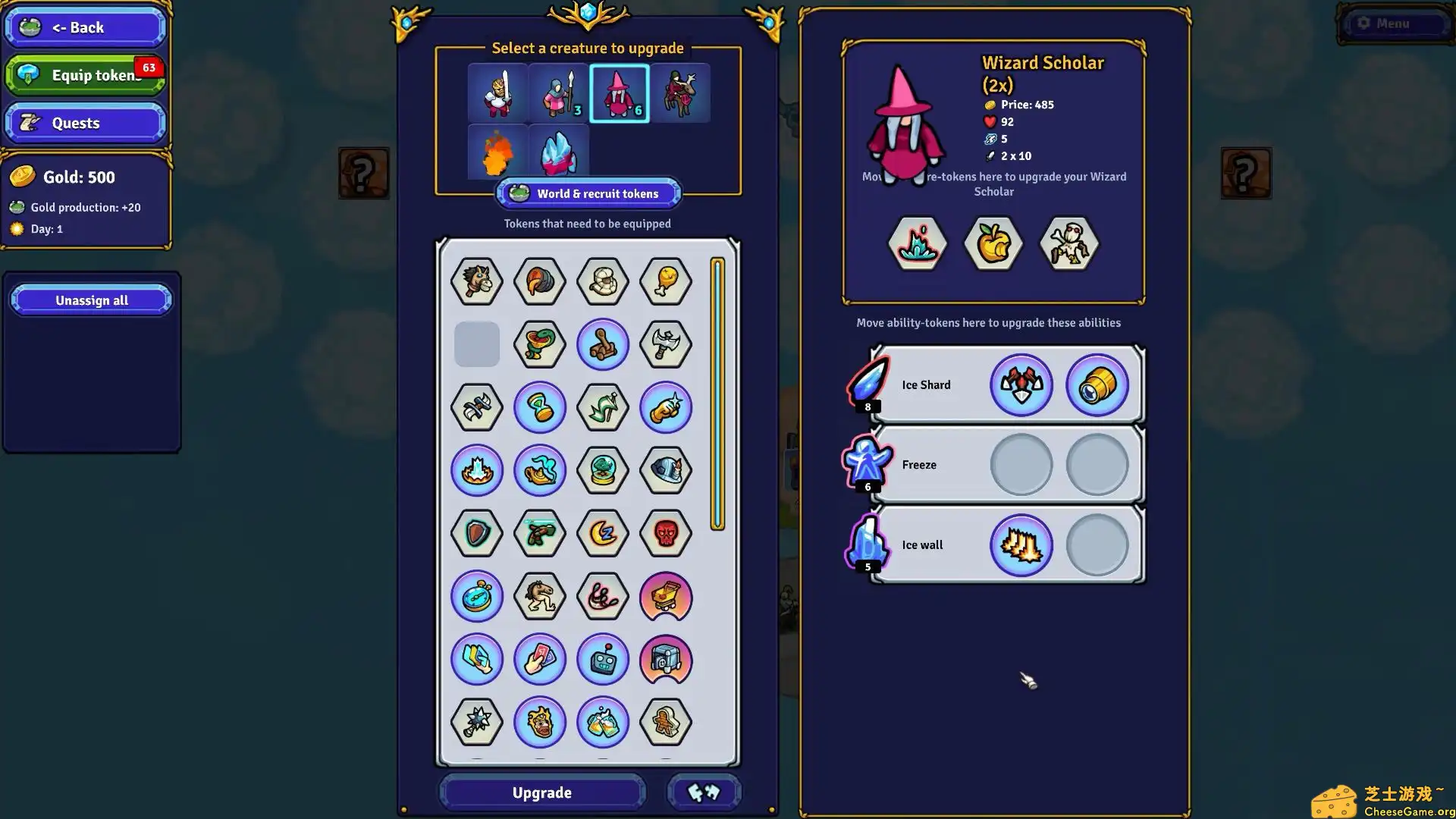The image size is (1456, 819).
Task: Select the battle axe token
Action: point(666,344)
